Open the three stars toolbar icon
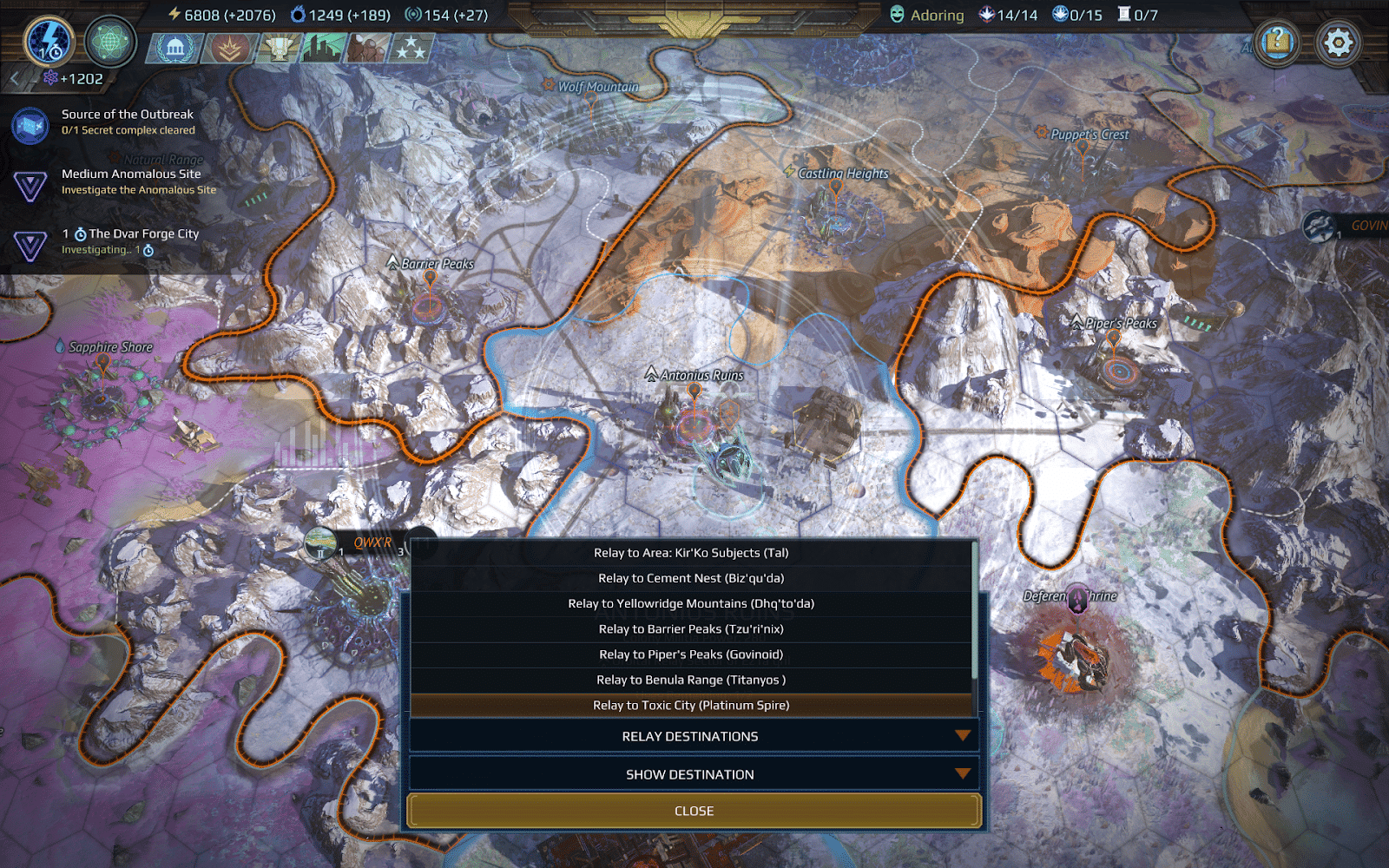This screenshot has height=868, width=1389. (x=411, y=49)
